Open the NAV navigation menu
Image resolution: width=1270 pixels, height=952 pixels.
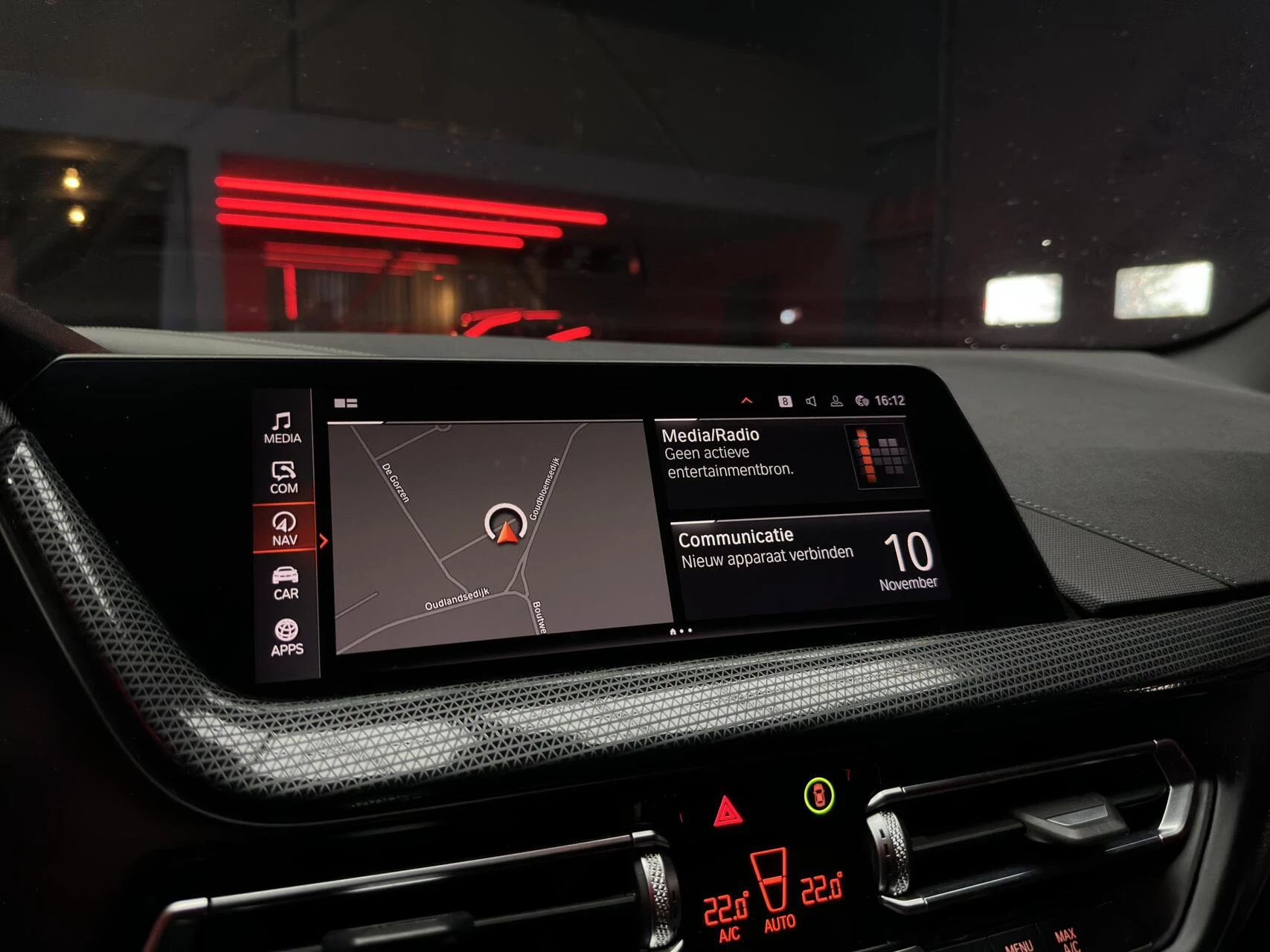283,530
